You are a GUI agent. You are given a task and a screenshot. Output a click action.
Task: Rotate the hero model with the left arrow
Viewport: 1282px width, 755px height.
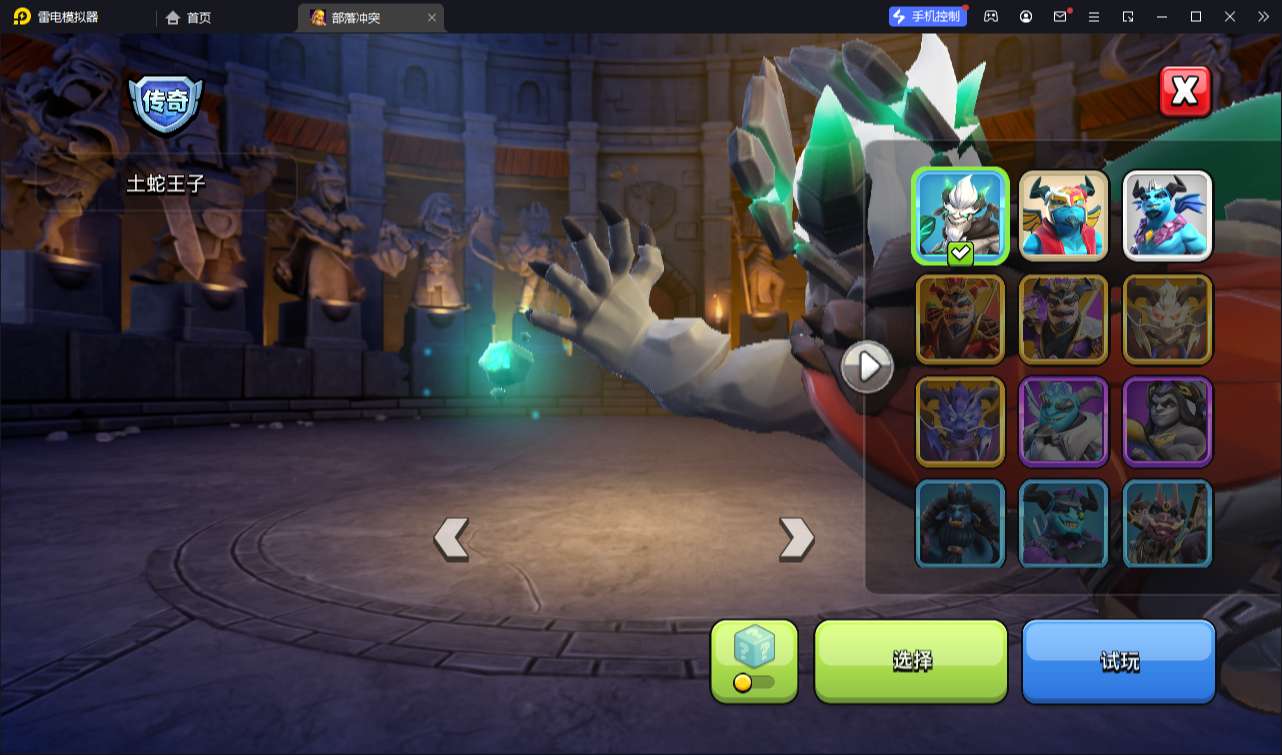[451, 538]
